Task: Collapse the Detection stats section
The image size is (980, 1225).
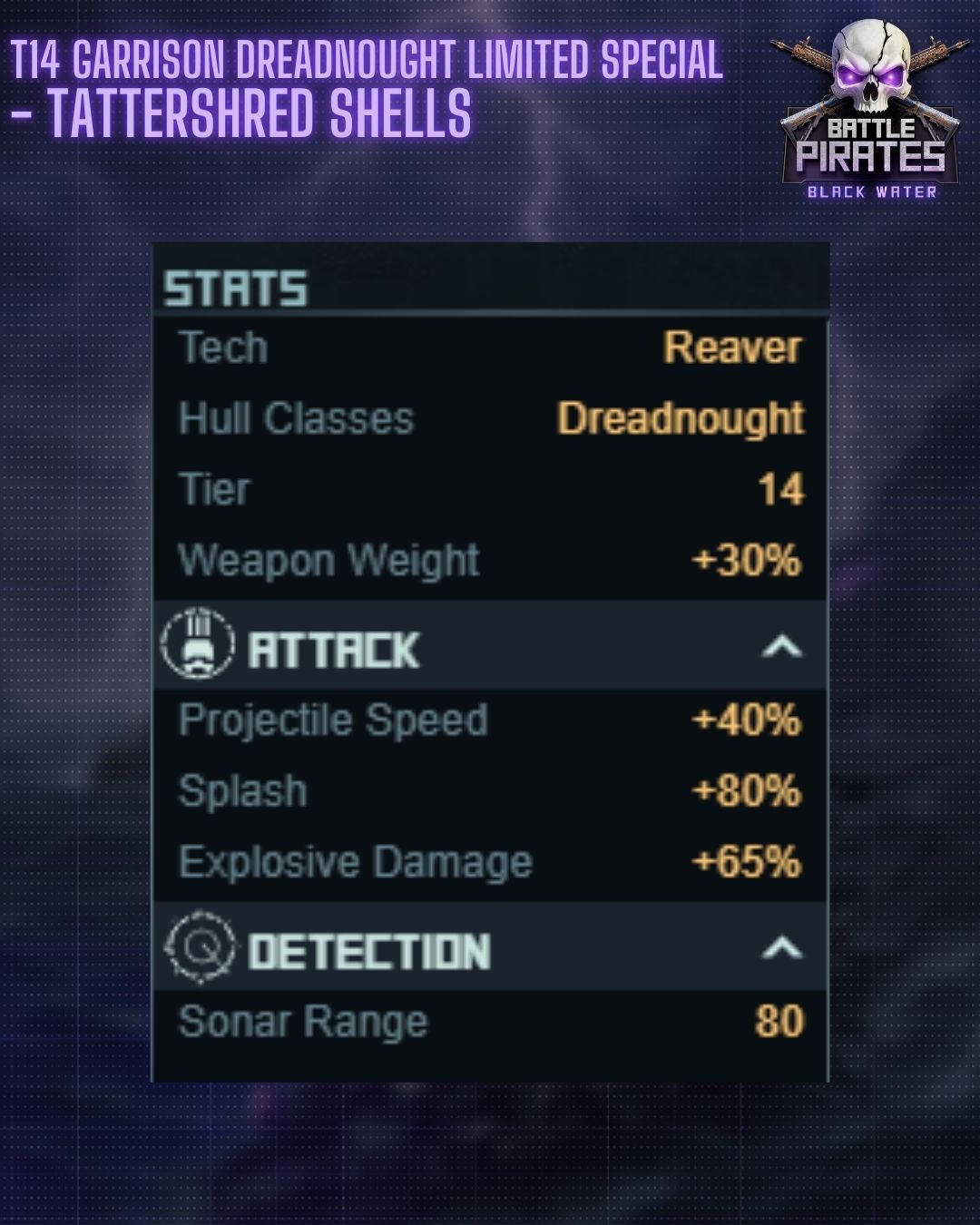Action: 781,949
